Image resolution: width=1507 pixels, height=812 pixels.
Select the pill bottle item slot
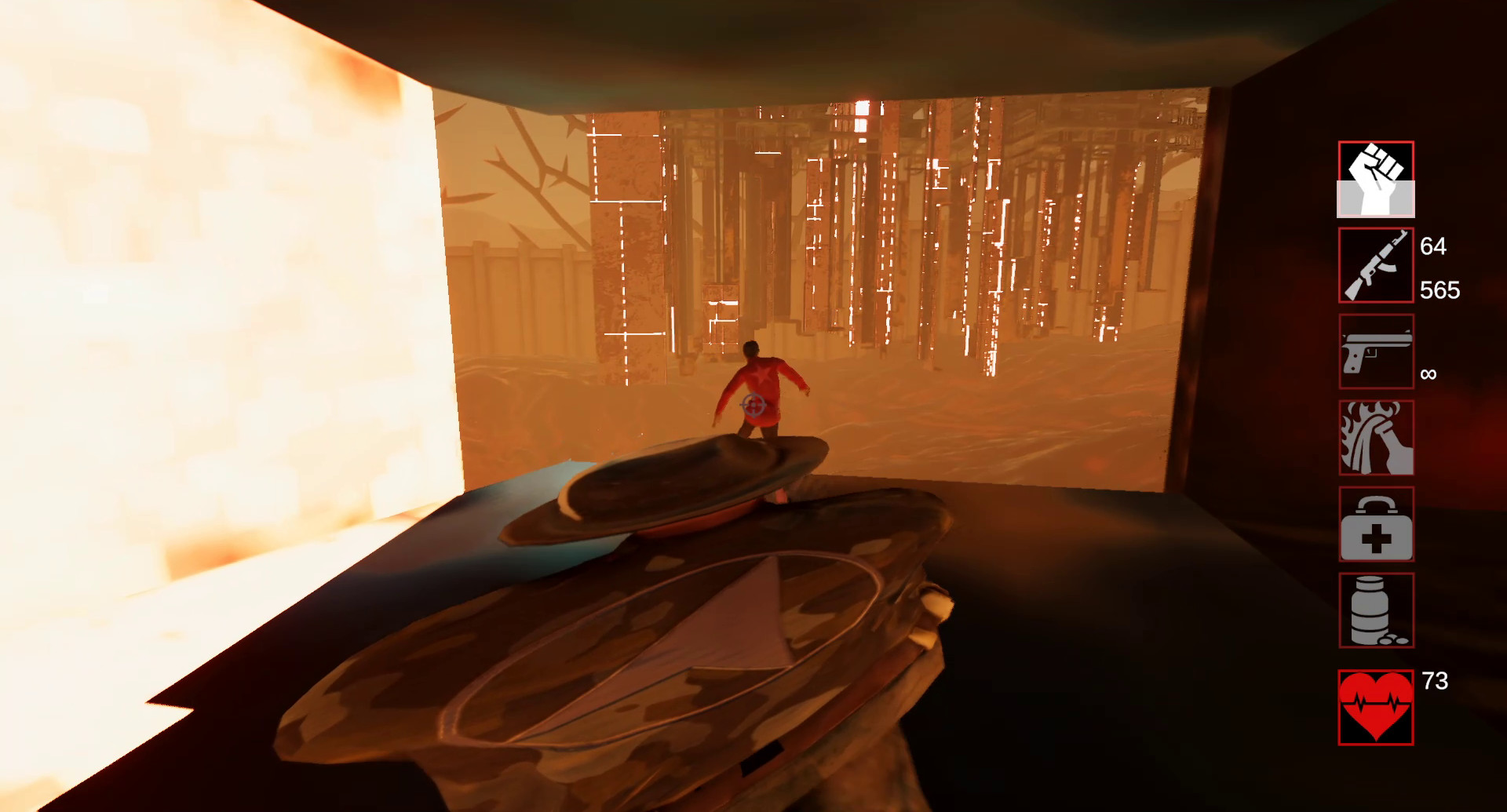coord(1376,610)
